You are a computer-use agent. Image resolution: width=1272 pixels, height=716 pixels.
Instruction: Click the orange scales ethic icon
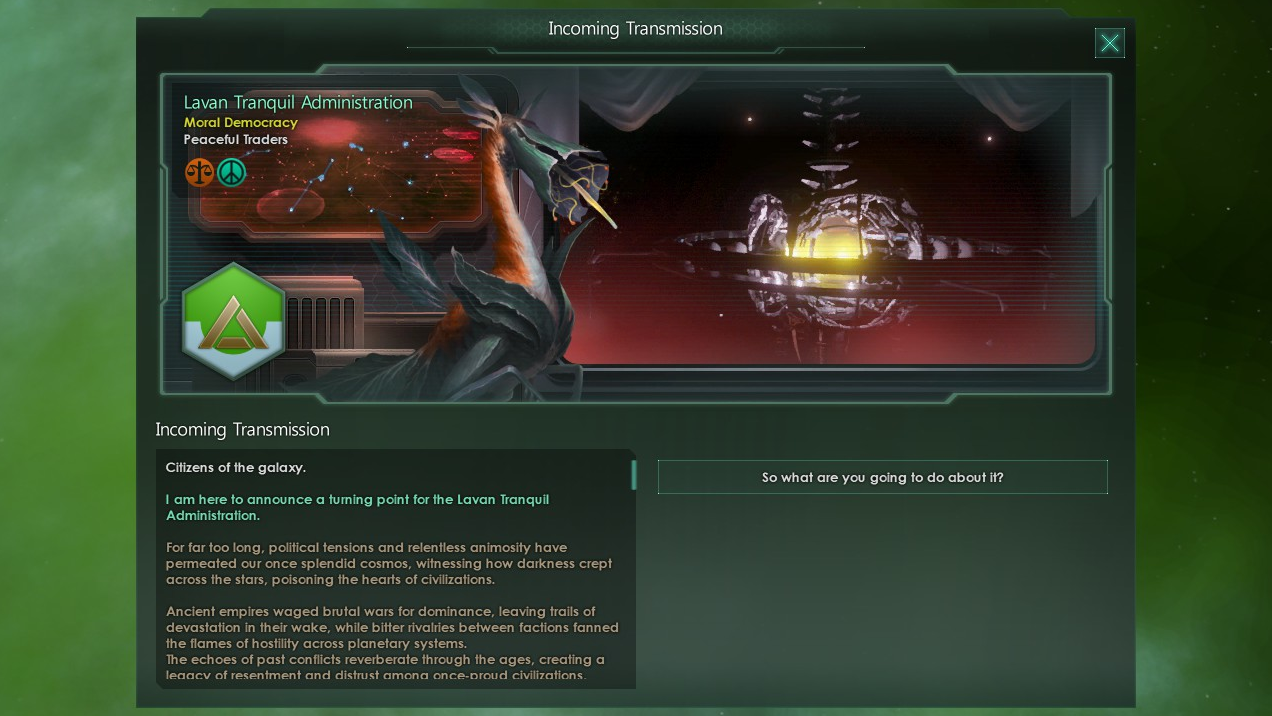pyautogui.click(x=199, y=172)
